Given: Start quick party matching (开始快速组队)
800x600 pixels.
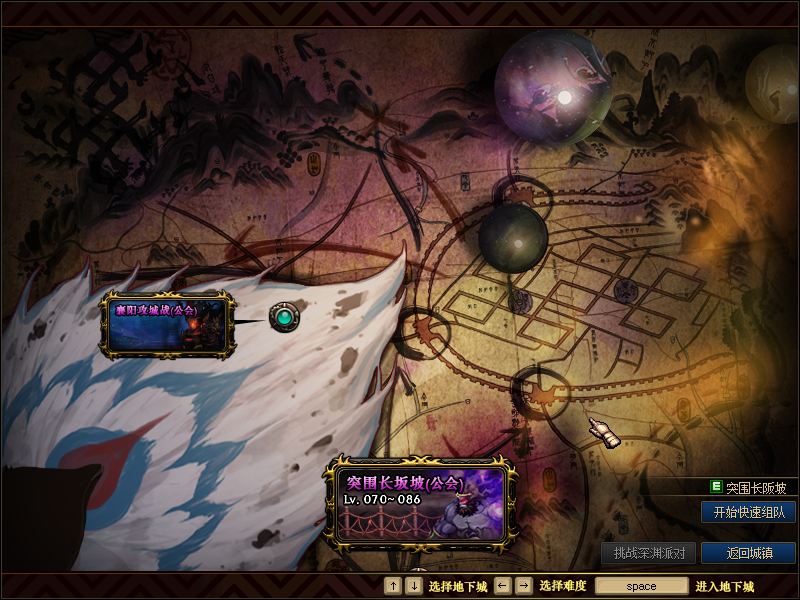Looking at the screenshot, I should click(x=748, y=512).
